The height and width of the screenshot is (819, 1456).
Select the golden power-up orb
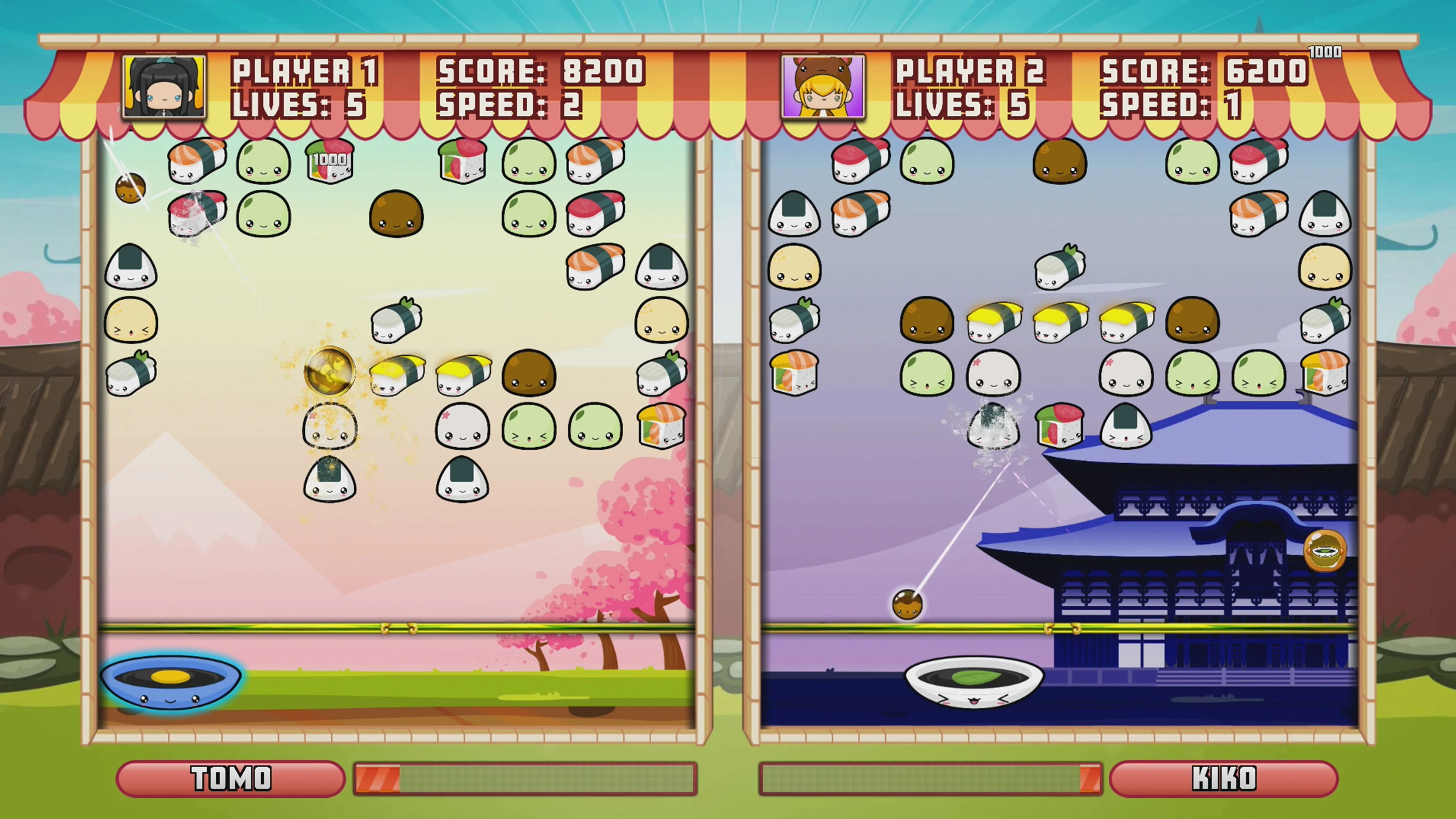pos(329,371)
